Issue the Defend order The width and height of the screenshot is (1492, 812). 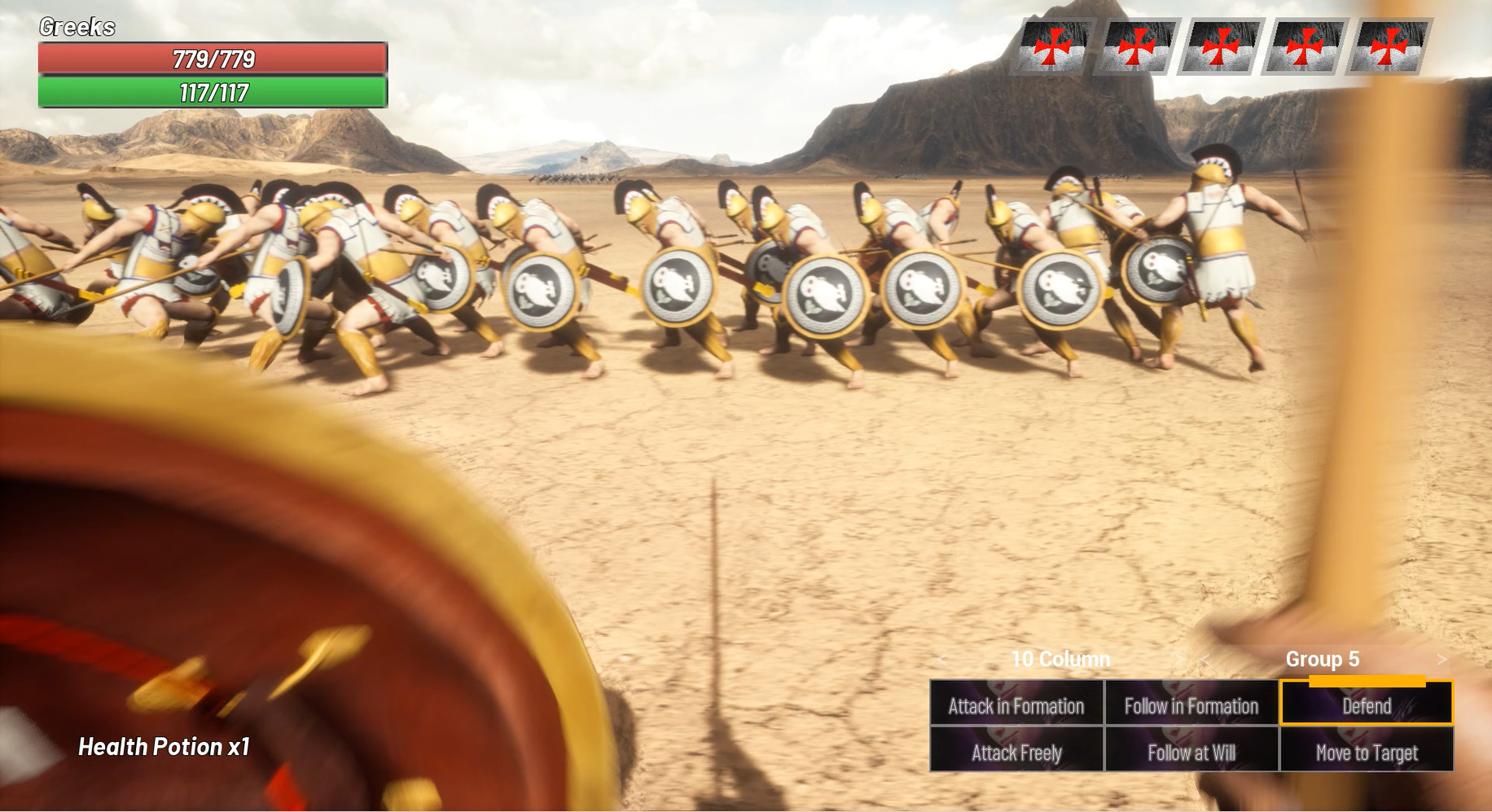click(1365, 707)
